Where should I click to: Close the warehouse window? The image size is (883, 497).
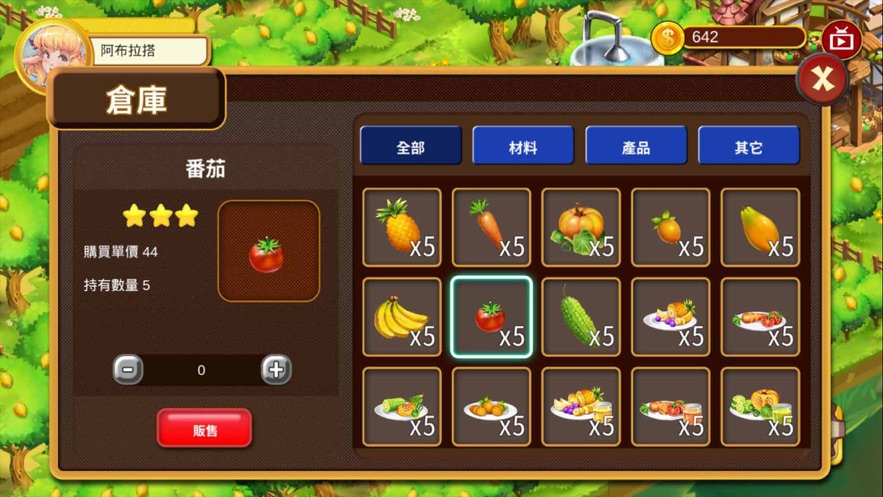(x=822, y=79)
